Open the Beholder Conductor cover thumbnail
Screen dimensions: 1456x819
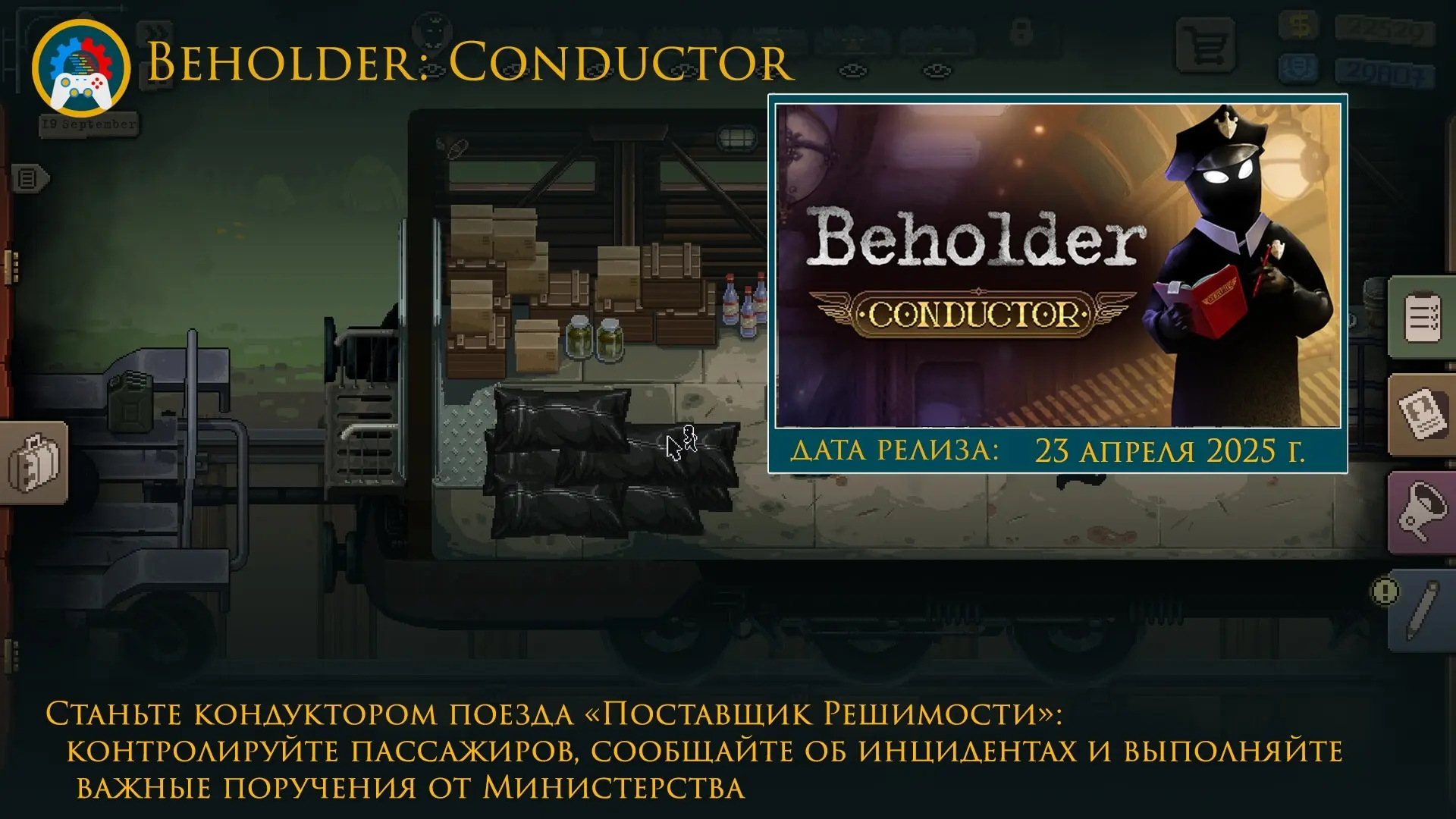tap(1058, 265)
